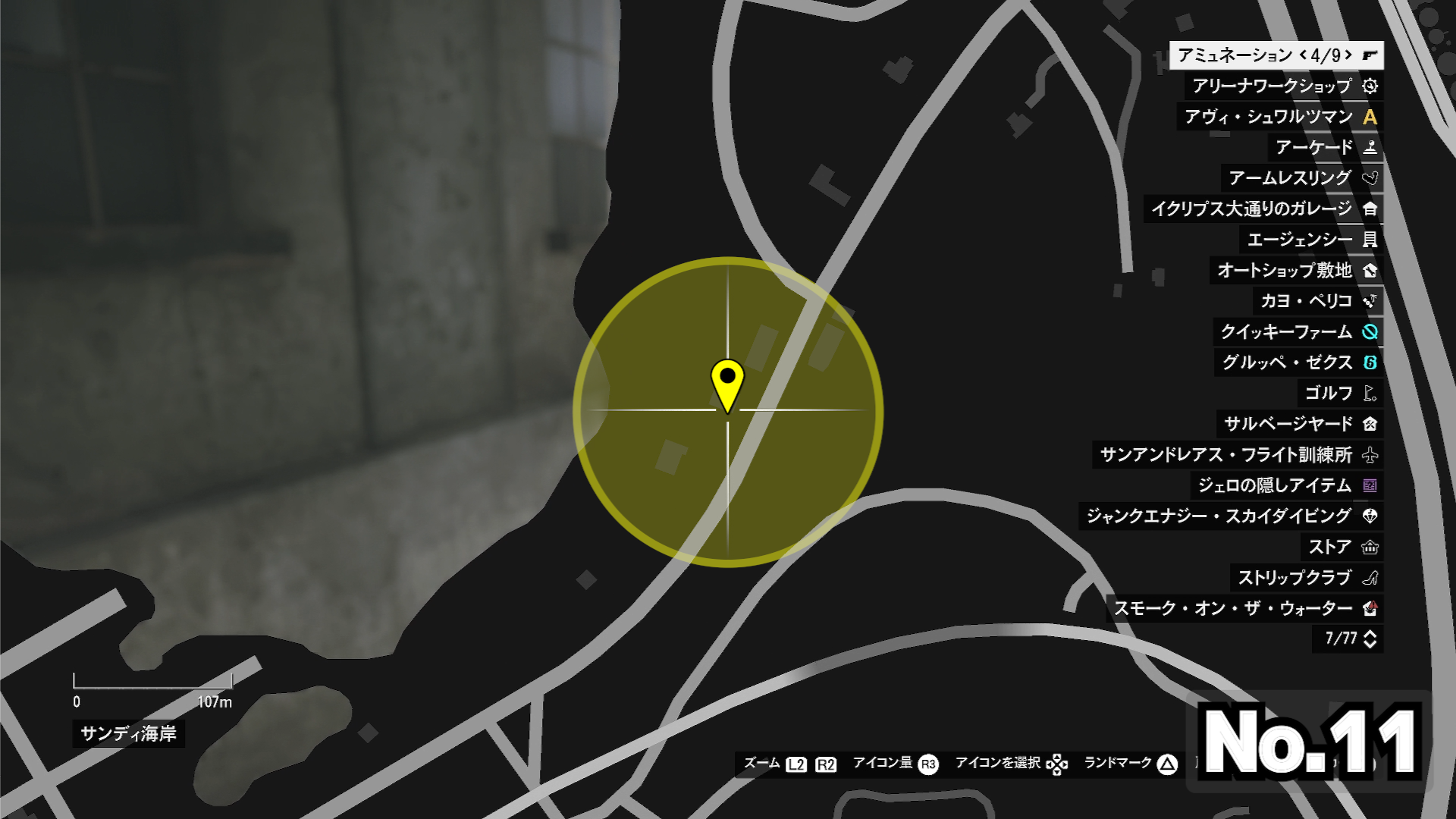Select the エージェンシー legend entry

(x=1310, y=240)
